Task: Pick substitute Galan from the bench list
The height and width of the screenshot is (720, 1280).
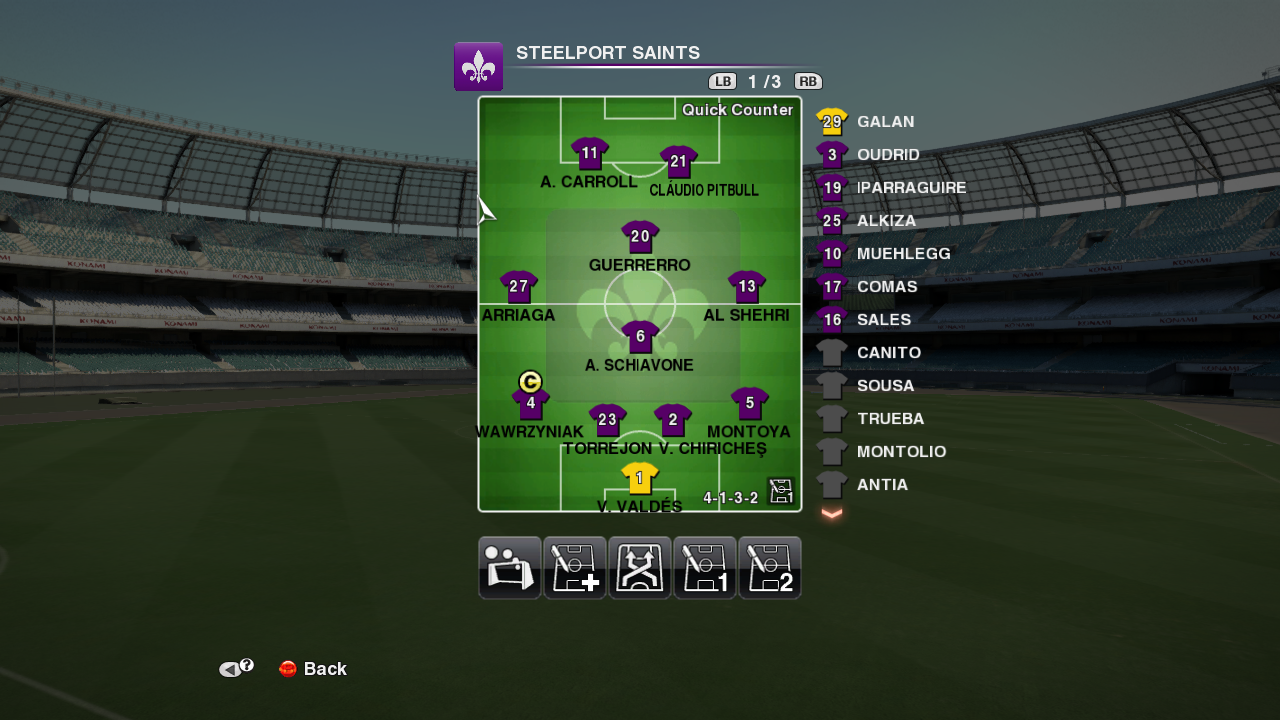Action: [885, 122]
